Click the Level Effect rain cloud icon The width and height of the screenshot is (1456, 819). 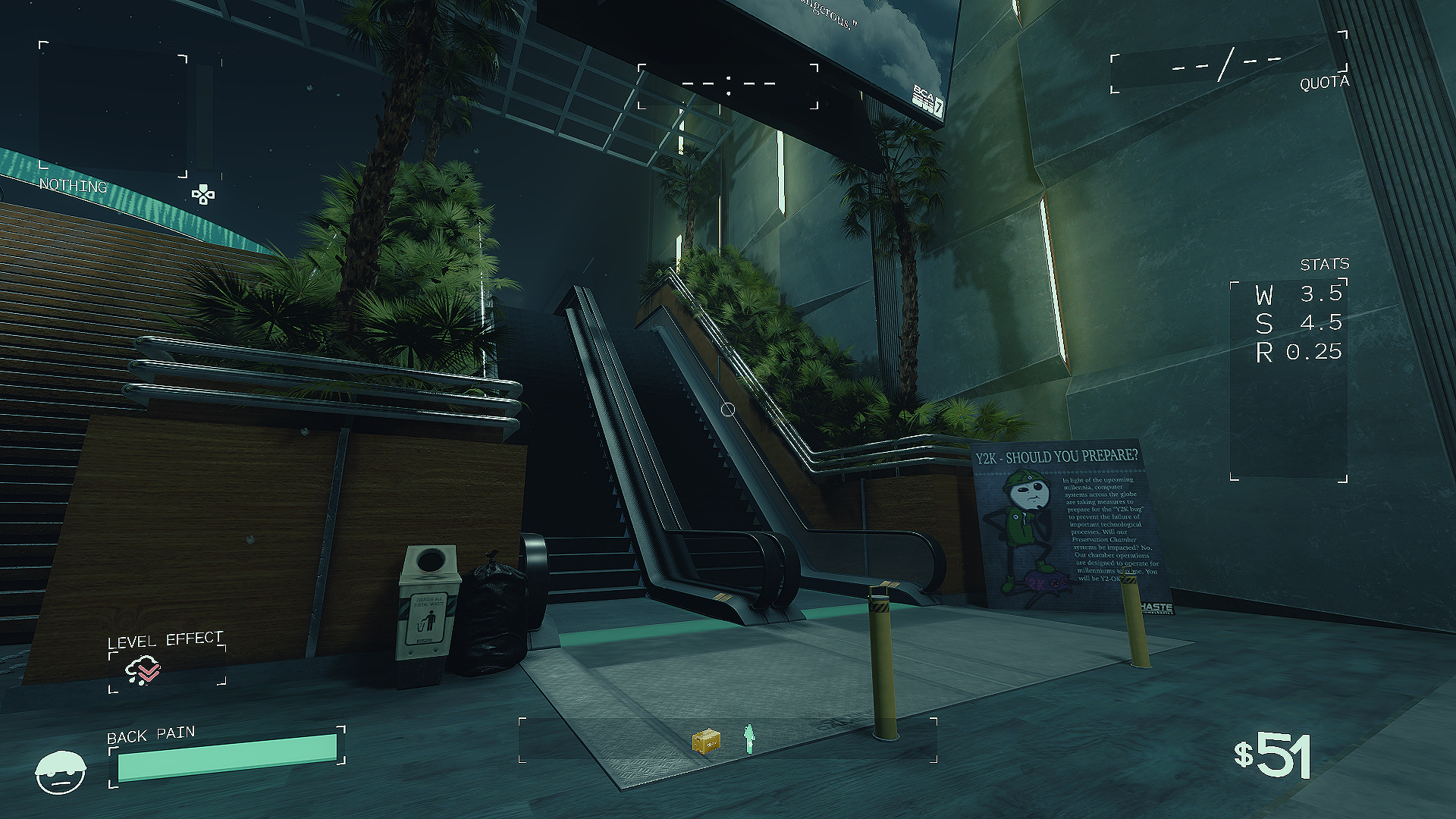coord(143,670)
